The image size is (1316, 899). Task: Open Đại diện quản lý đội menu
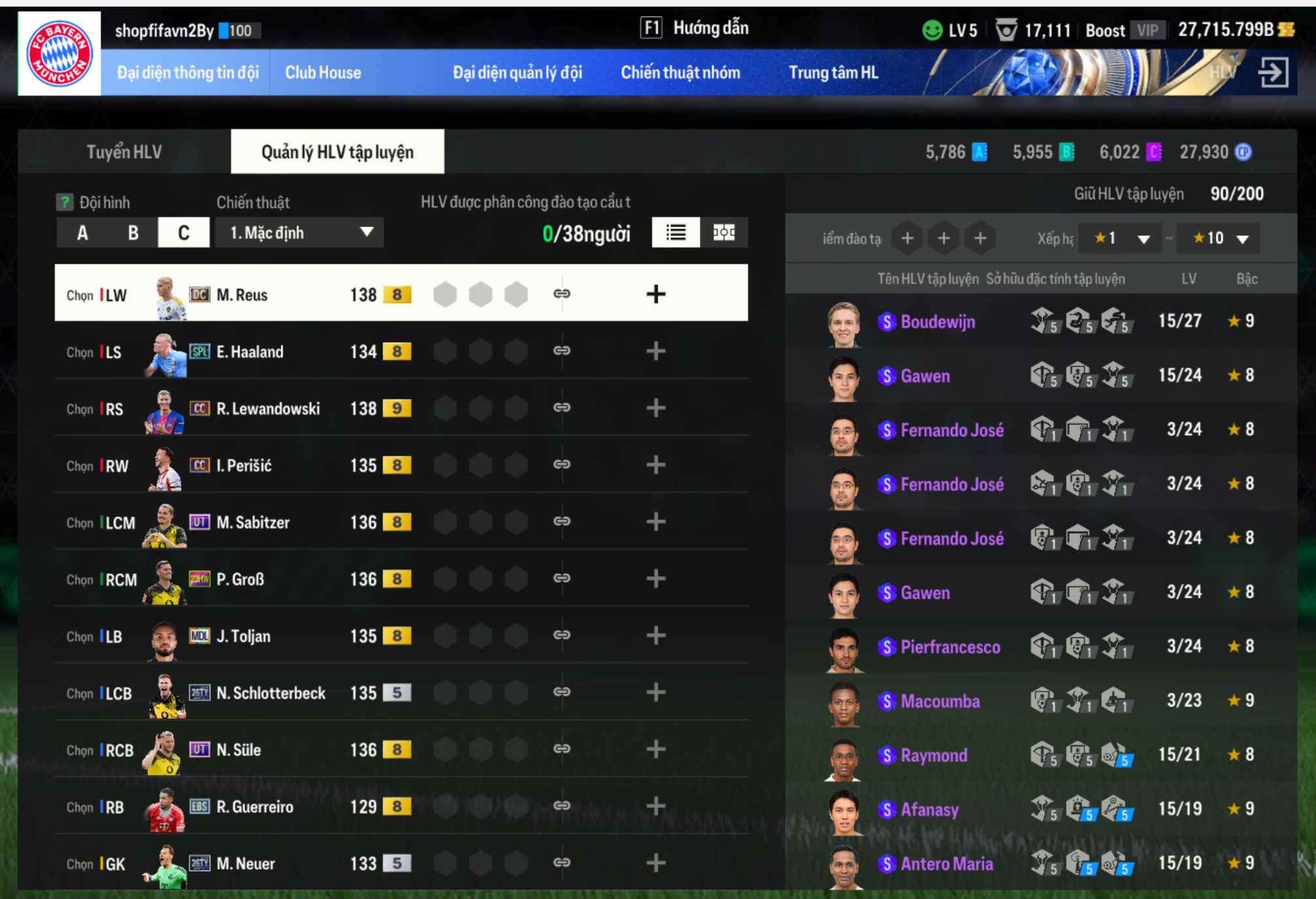pos(517,72)
